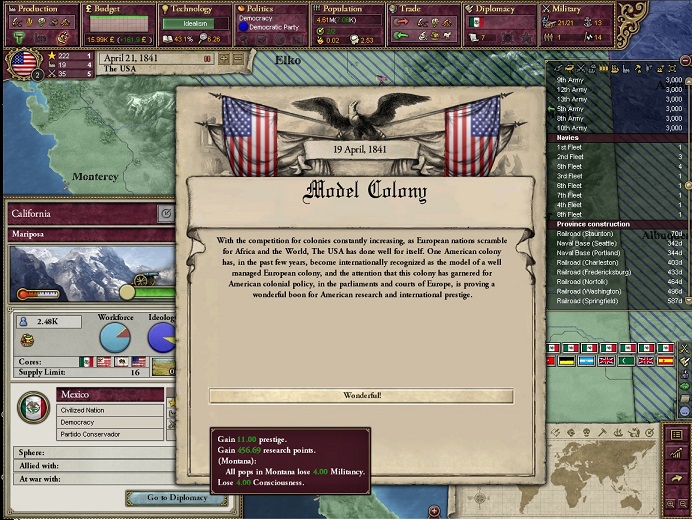Decrease game speed with the minus button
The width and height of the screenshot is (692, 520).
tap(238, 59)
